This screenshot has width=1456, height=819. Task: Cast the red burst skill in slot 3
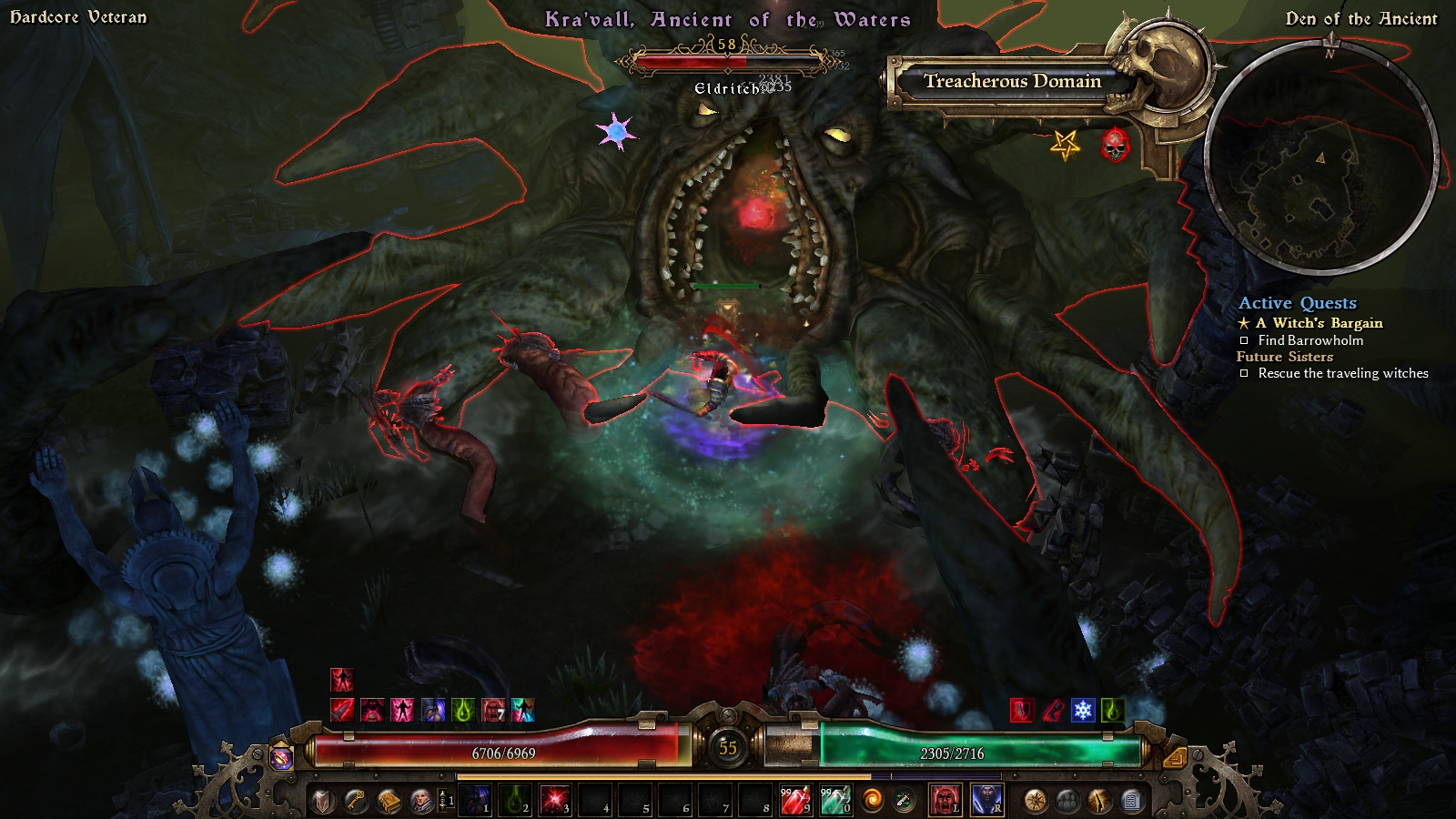pos(553,800)
